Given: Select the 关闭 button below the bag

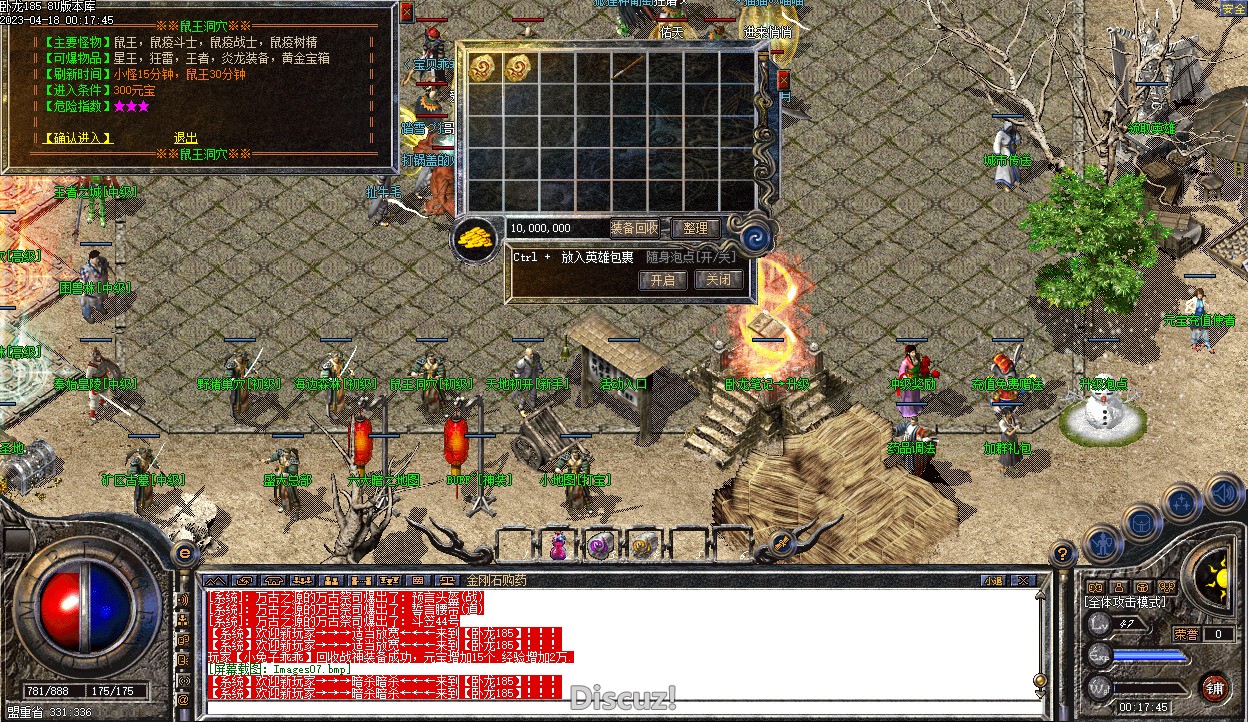Looking at the screenshot, I should point(718,280).
